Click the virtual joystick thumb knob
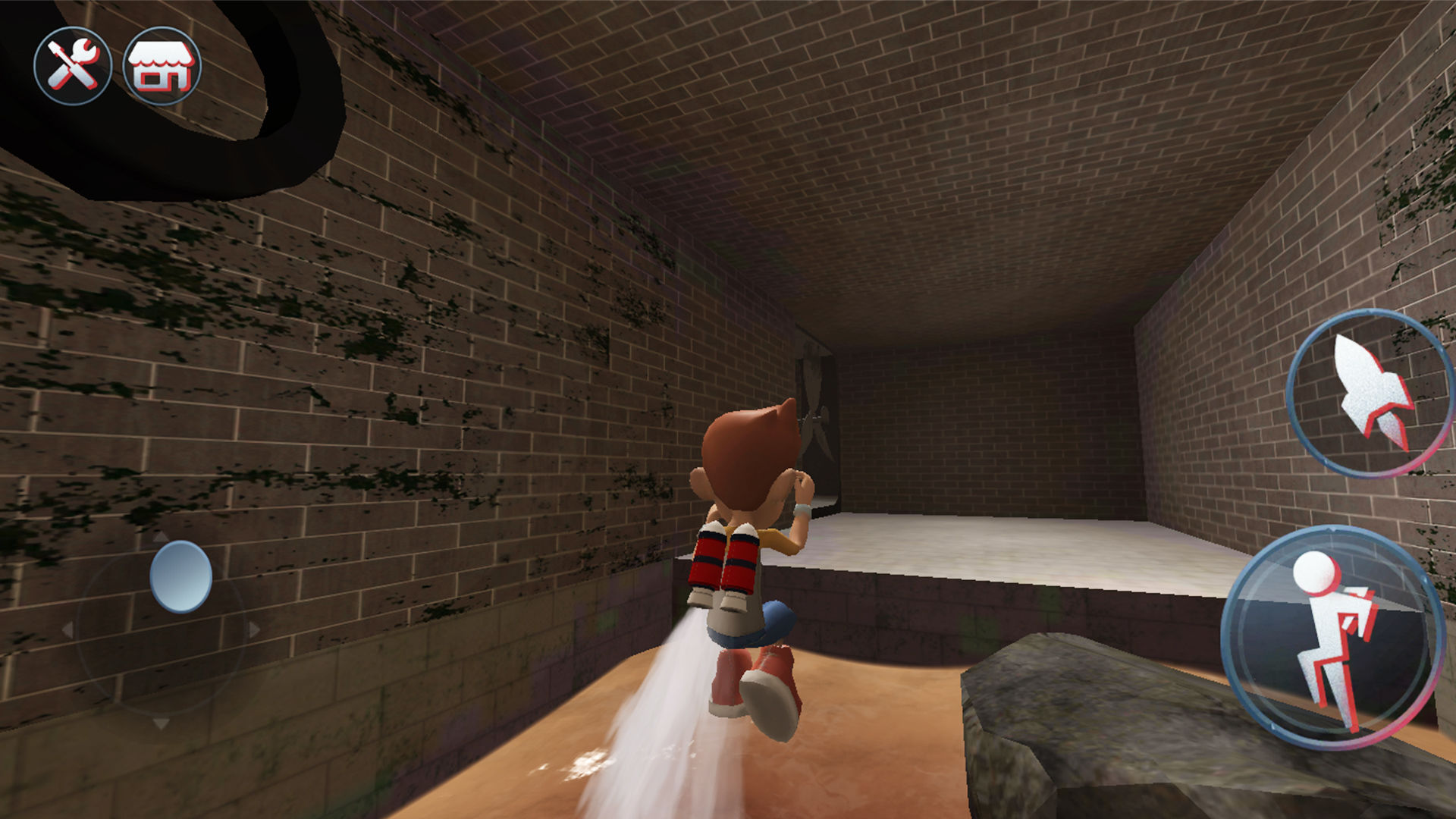The height and width of the screenshot is (819, 1456). [x=180, y=576]
